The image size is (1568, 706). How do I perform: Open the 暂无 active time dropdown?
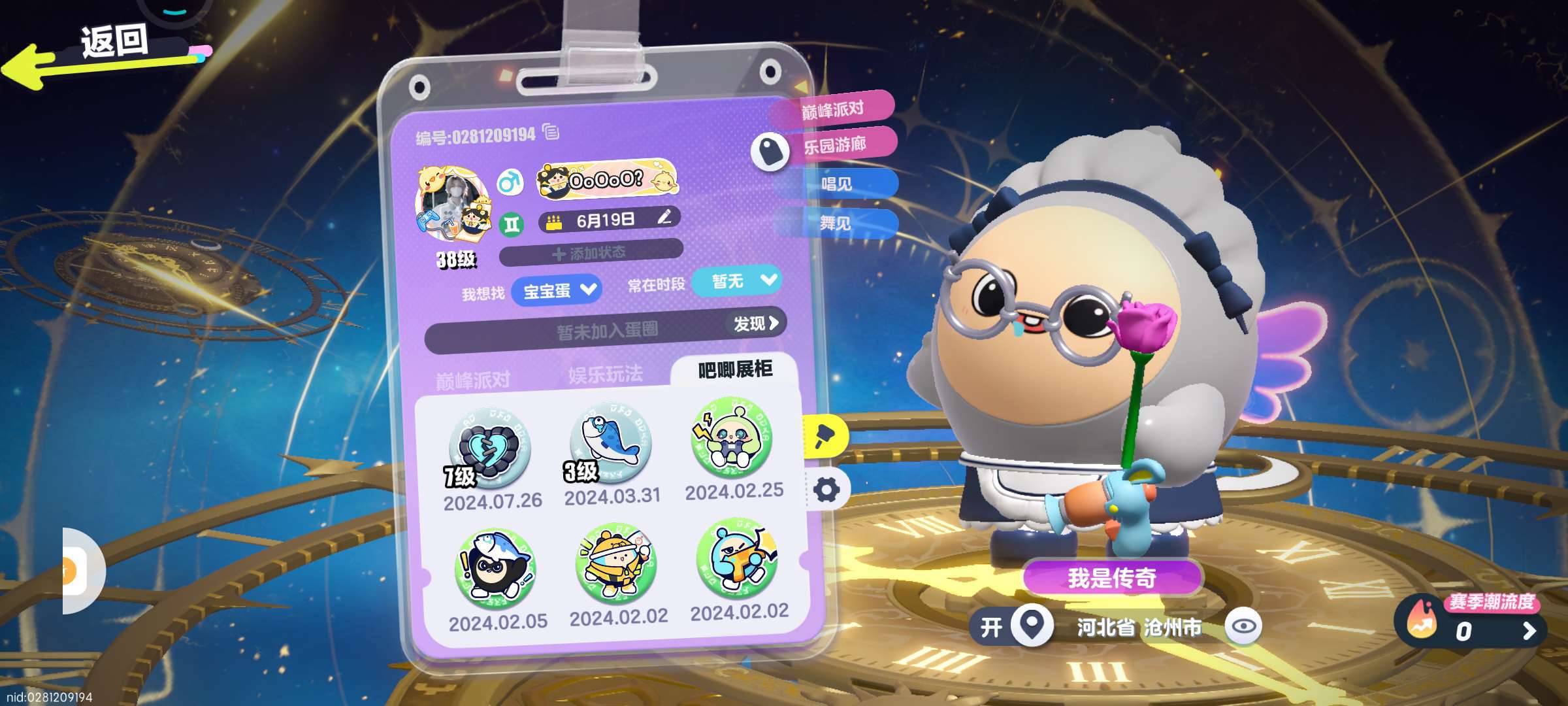click(738, 281)
